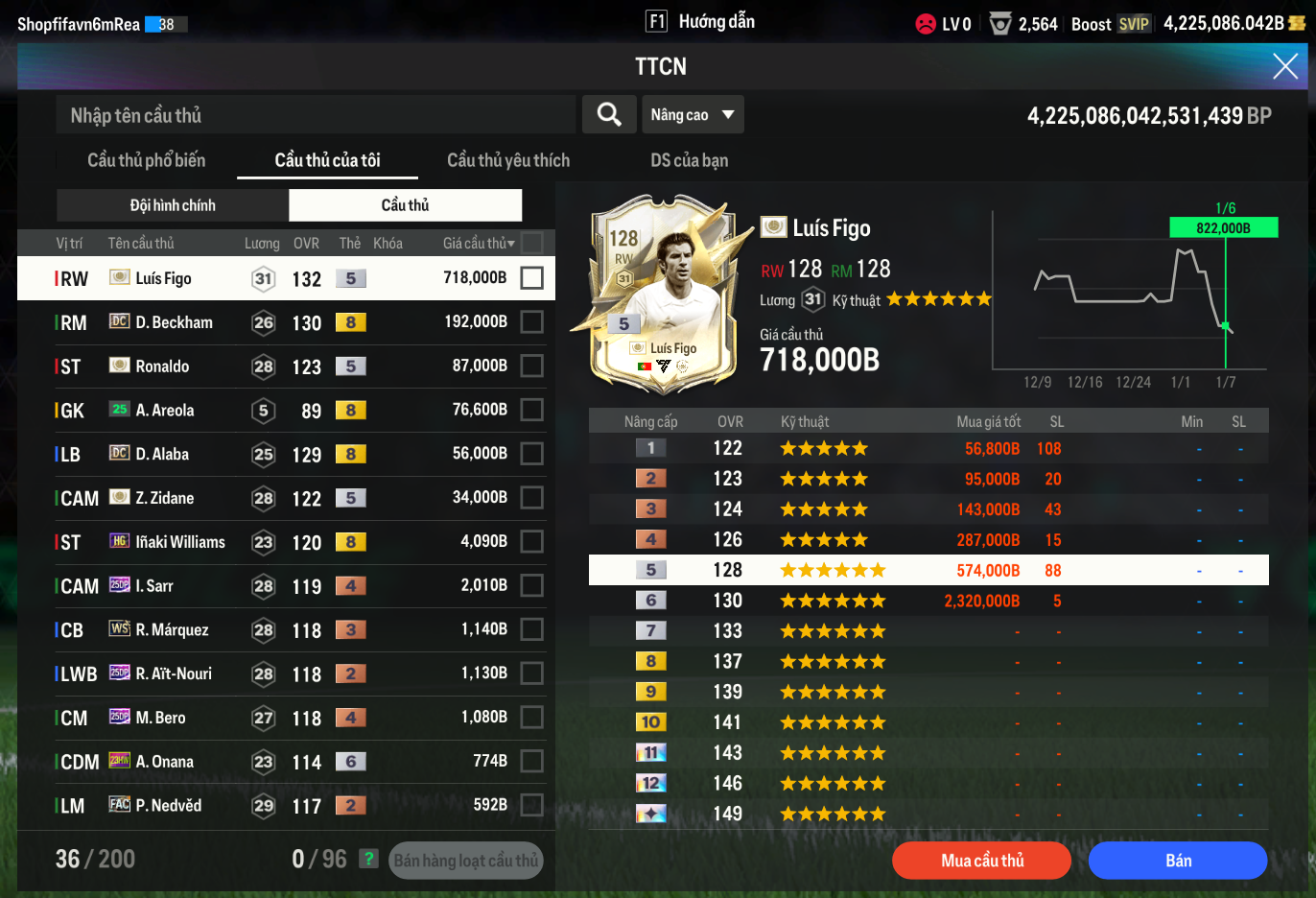Open the DS của bạn tab
Image resolution: width=1316 pixels, height=898 pixels.
pyautogui.click(x=689, y=160)
